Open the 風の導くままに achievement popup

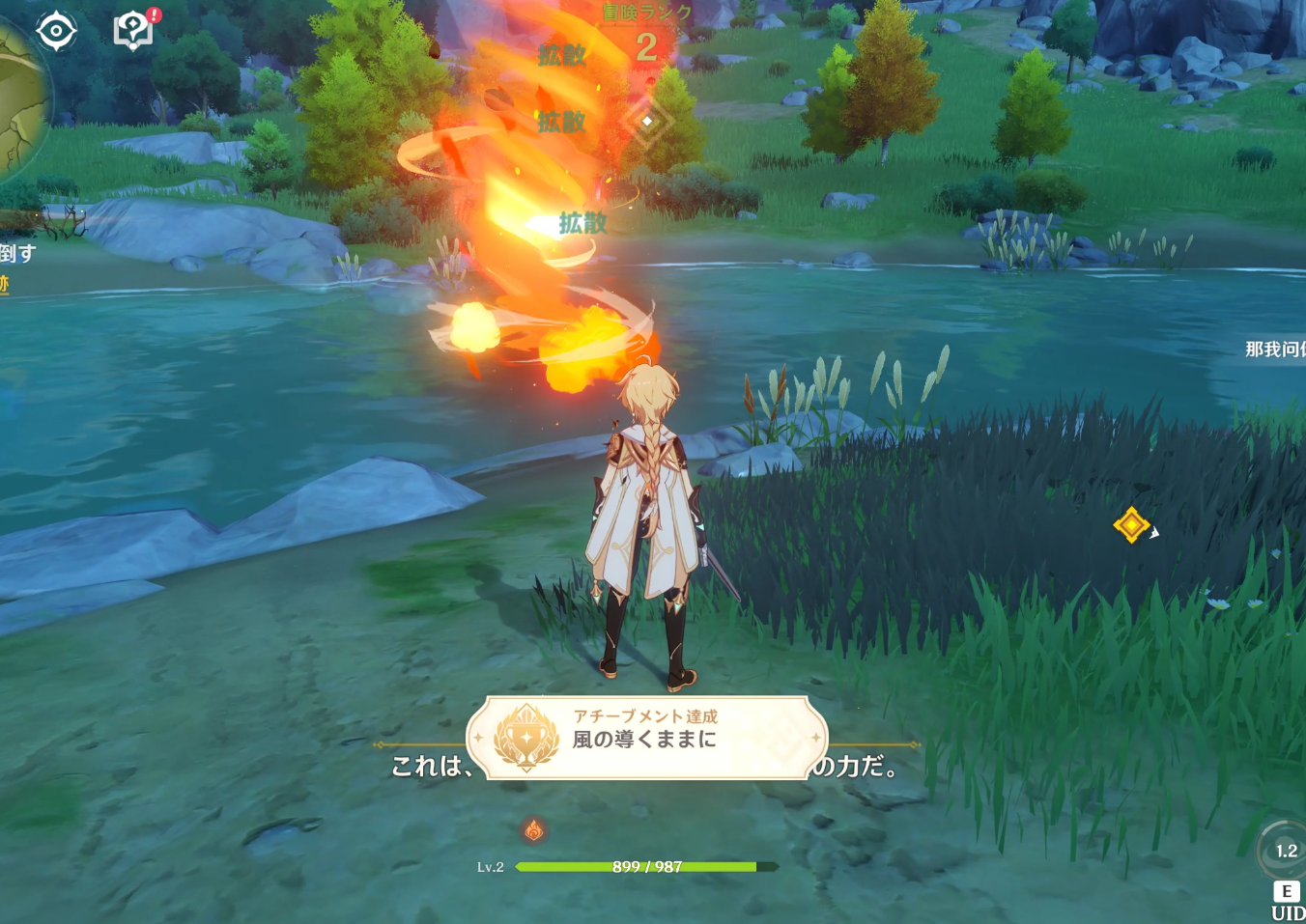click(647, 739)
